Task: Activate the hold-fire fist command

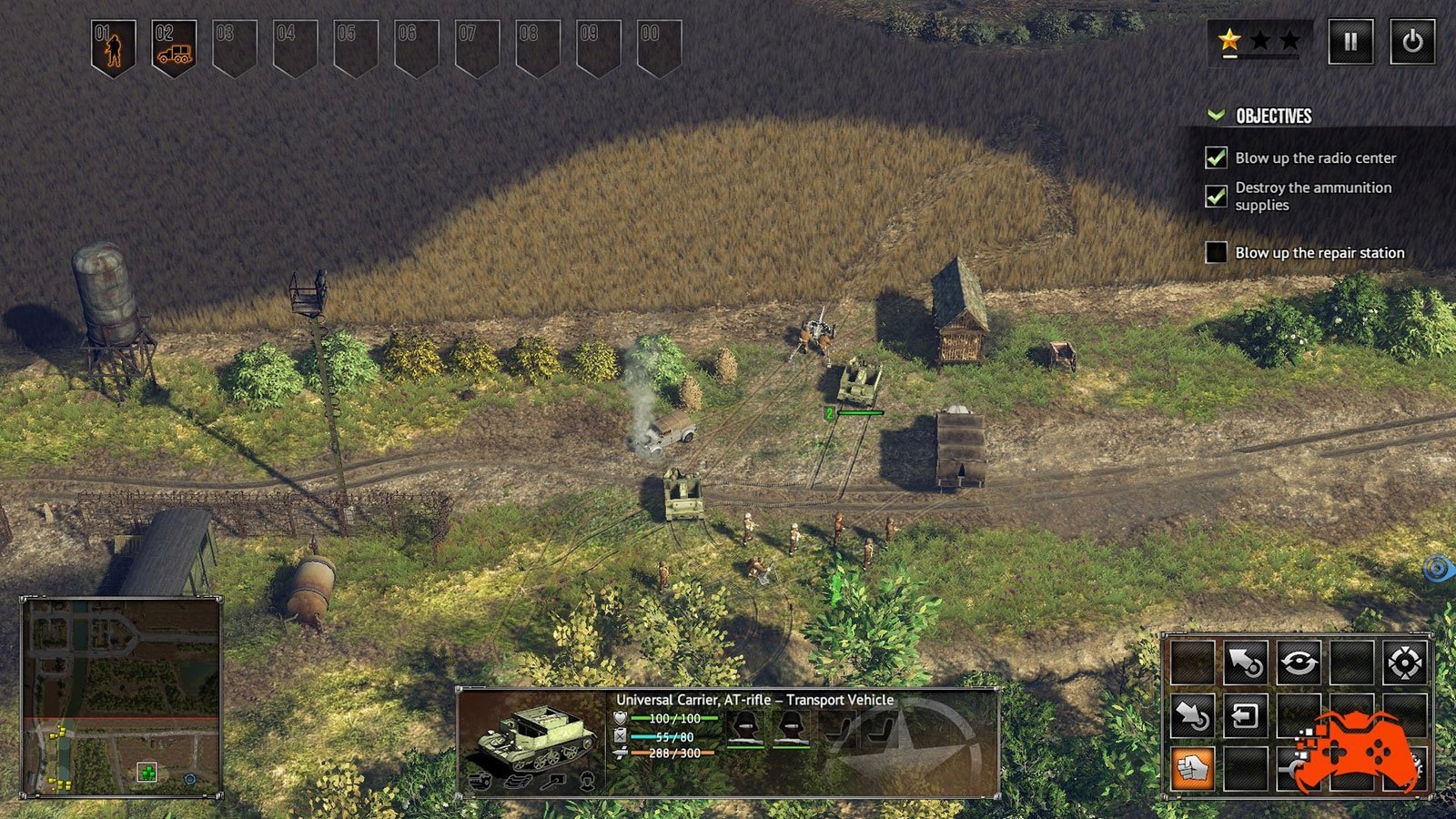Action: 1191,769
